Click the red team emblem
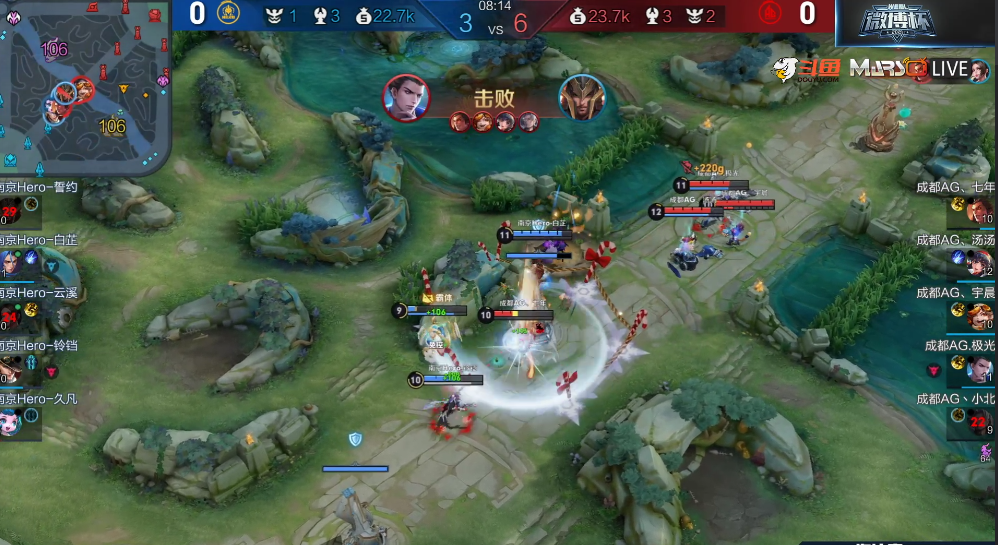The height and width of the screenshot is (545, 998). pyautogui.click(x=769, y=14)
